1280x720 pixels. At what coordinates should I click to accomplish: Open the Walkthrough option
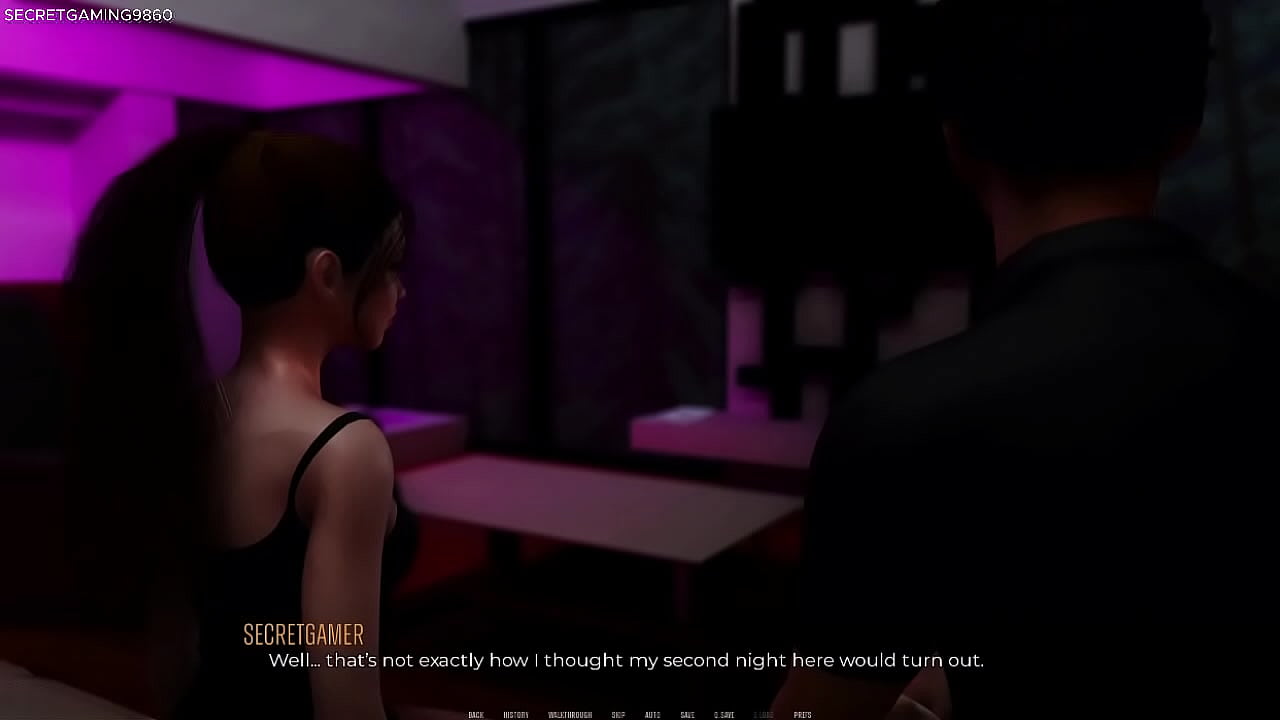(x=570, y=715)
